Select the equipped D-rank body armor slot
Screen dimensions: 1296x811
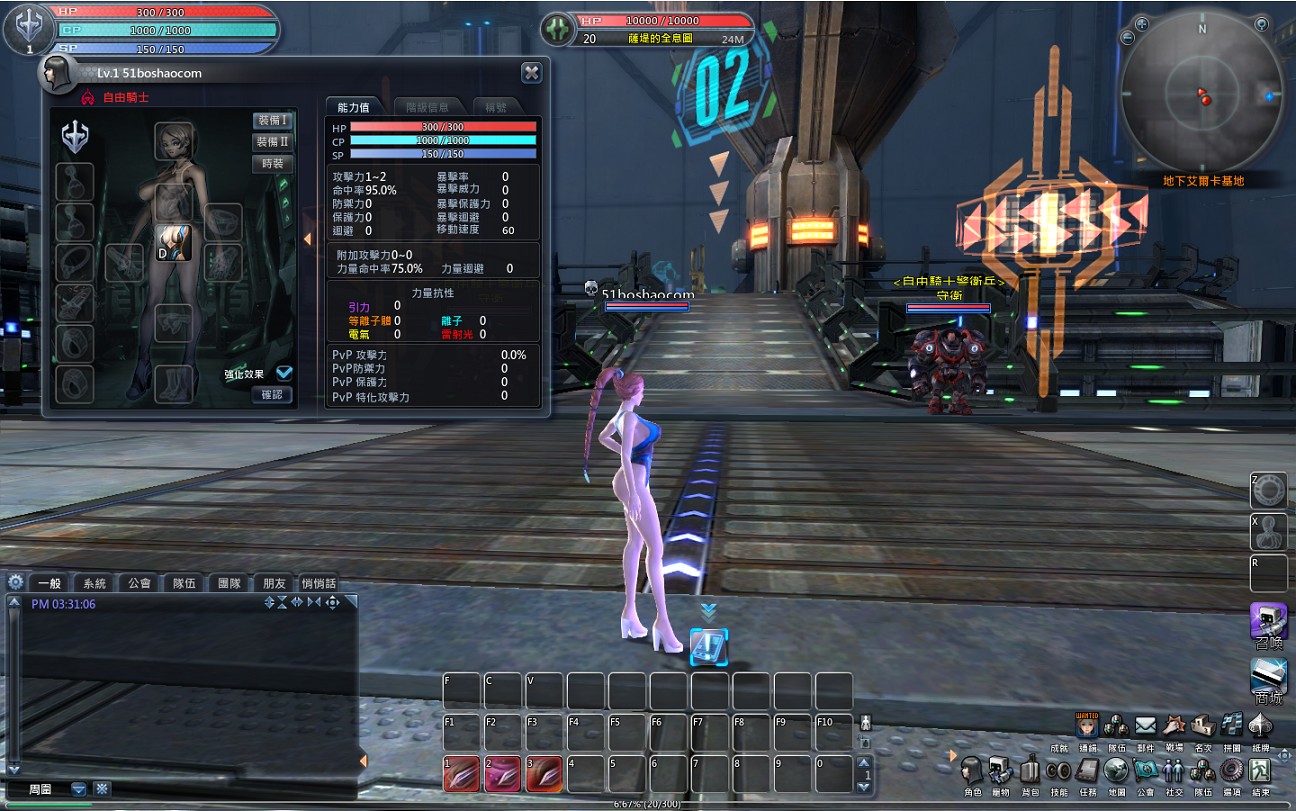(174, 243)
